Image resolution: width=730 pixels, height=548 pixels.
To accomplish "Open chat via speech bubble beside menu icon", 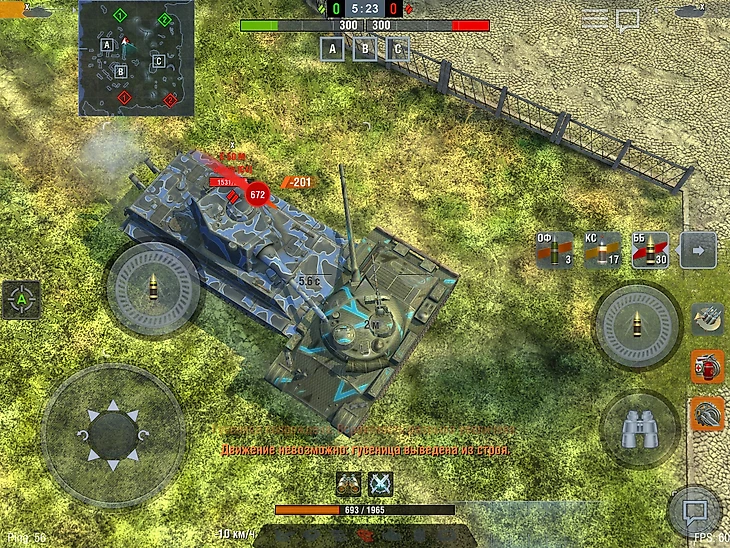I will pos(628,19).
